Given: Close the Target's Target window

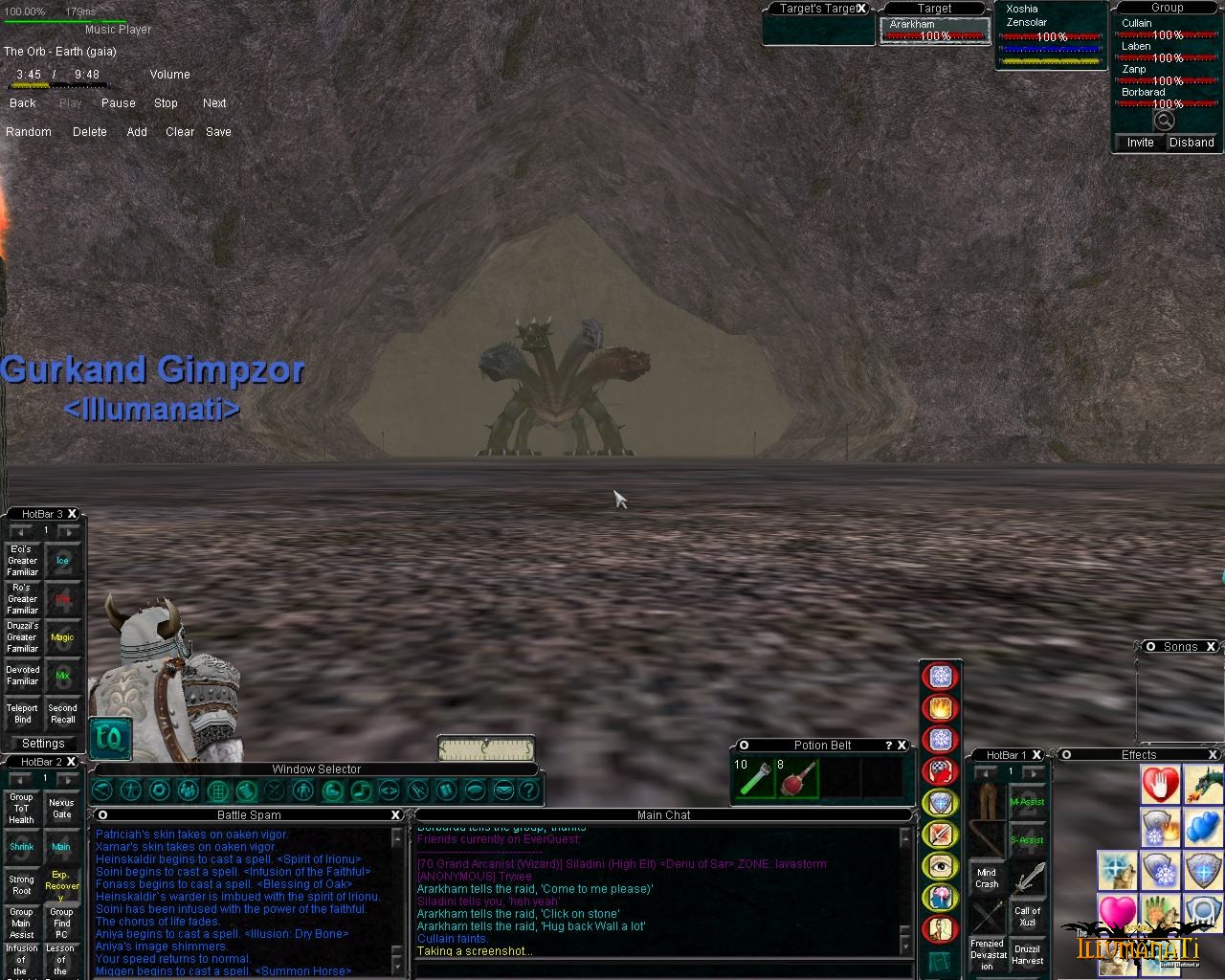Looking at the screenshot, I should 861,9.
